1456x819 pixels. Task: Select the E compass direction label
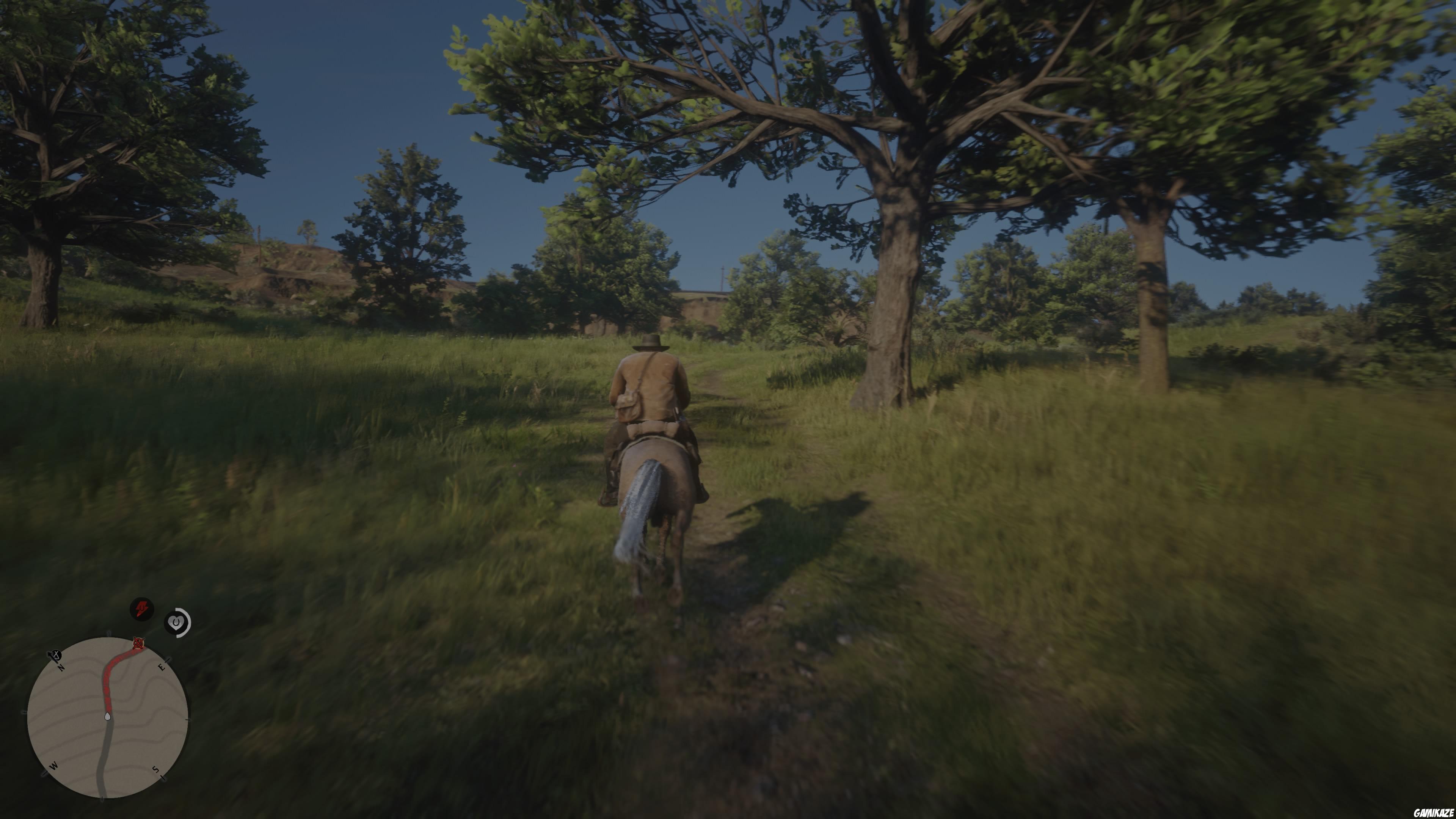(162, 667)
